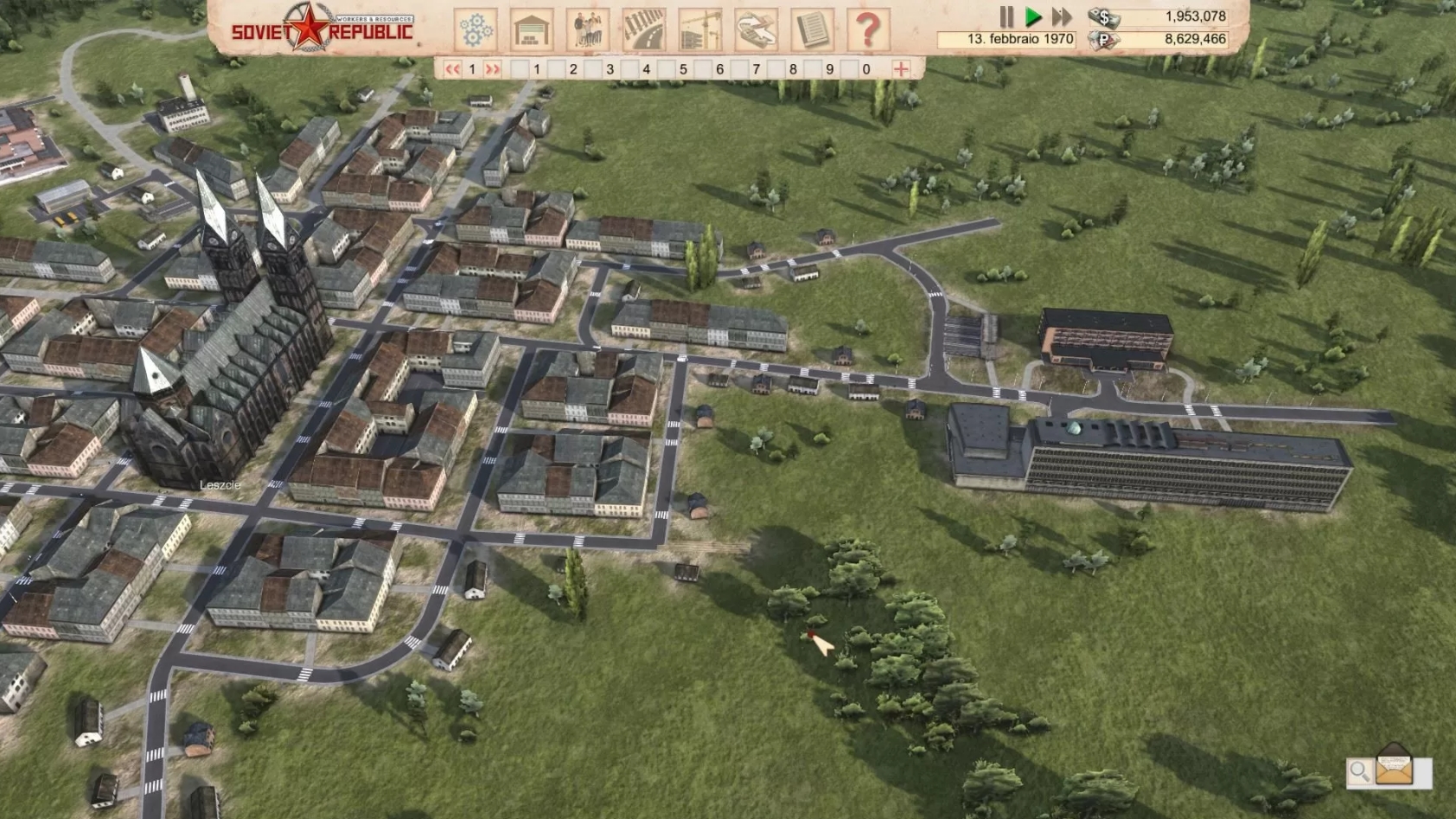Open the population overview panel

[x=586, y=29]
